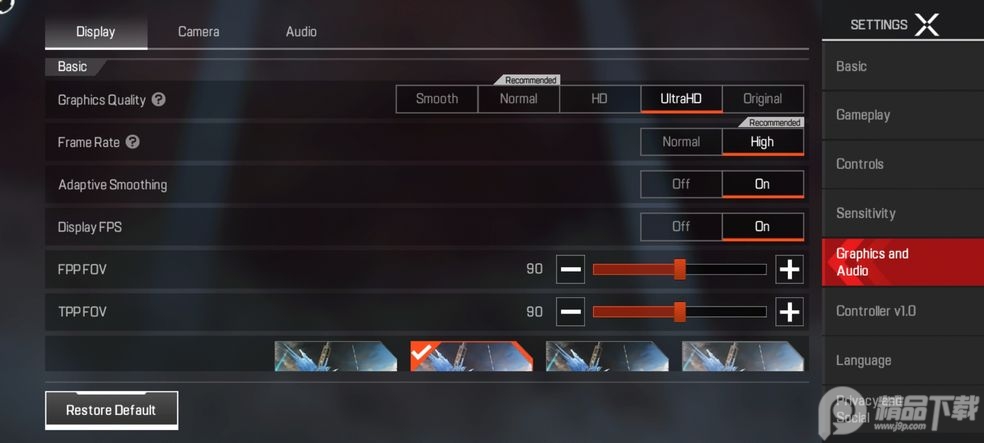Increase TPP FOV with plus button
Image resolution: width=984 pixels, height=443 pixels.
789,312
